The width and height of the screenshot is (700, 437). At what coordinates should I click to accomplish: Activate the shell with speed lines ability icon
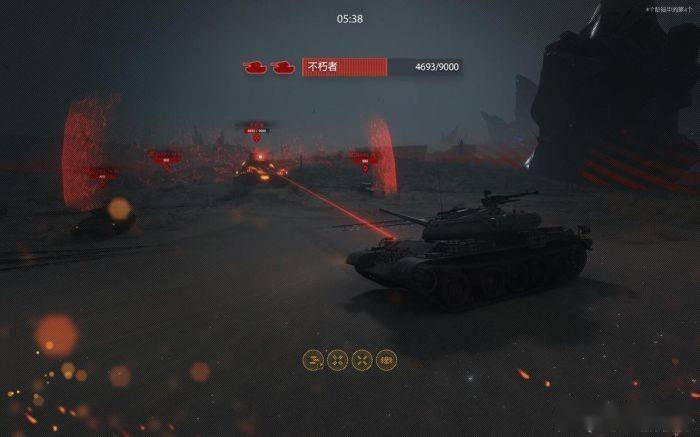click(x=313, y=360)
